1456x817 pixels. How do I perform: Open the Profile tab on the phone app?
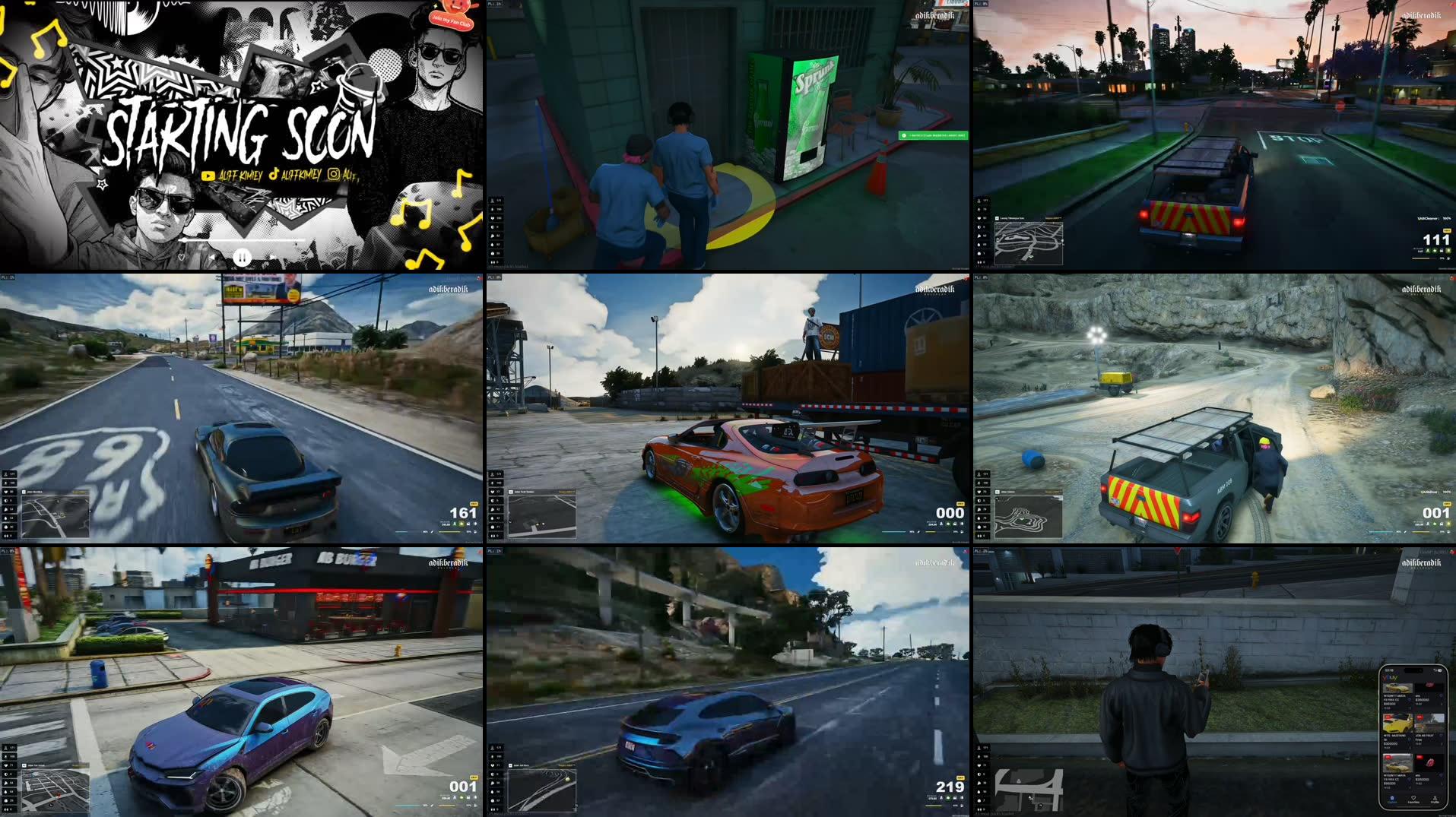(1435, 800)
